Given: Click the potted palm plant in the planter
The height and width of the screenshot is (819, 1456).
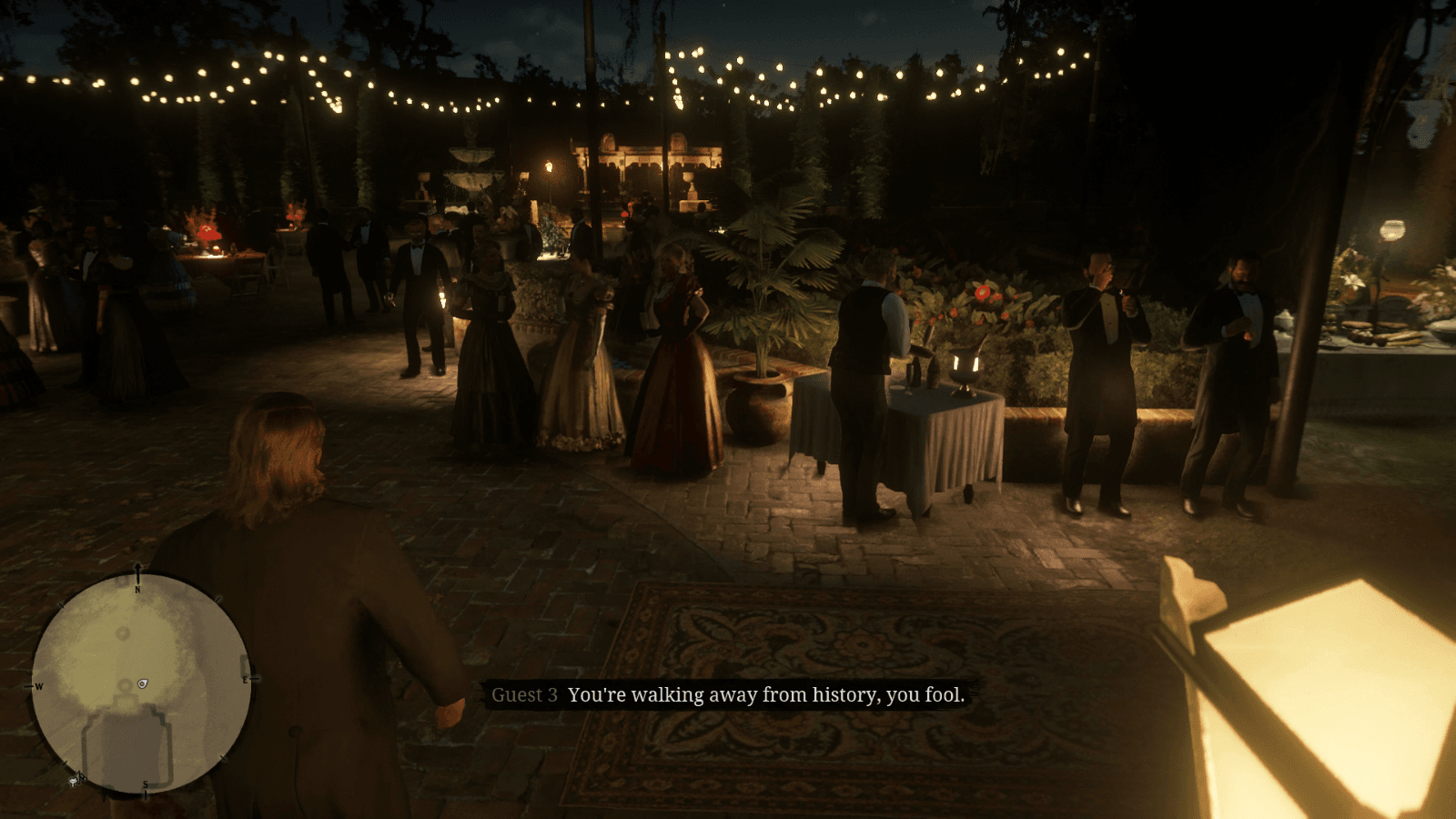Looking at the screenshot, I should pos(764,300).
